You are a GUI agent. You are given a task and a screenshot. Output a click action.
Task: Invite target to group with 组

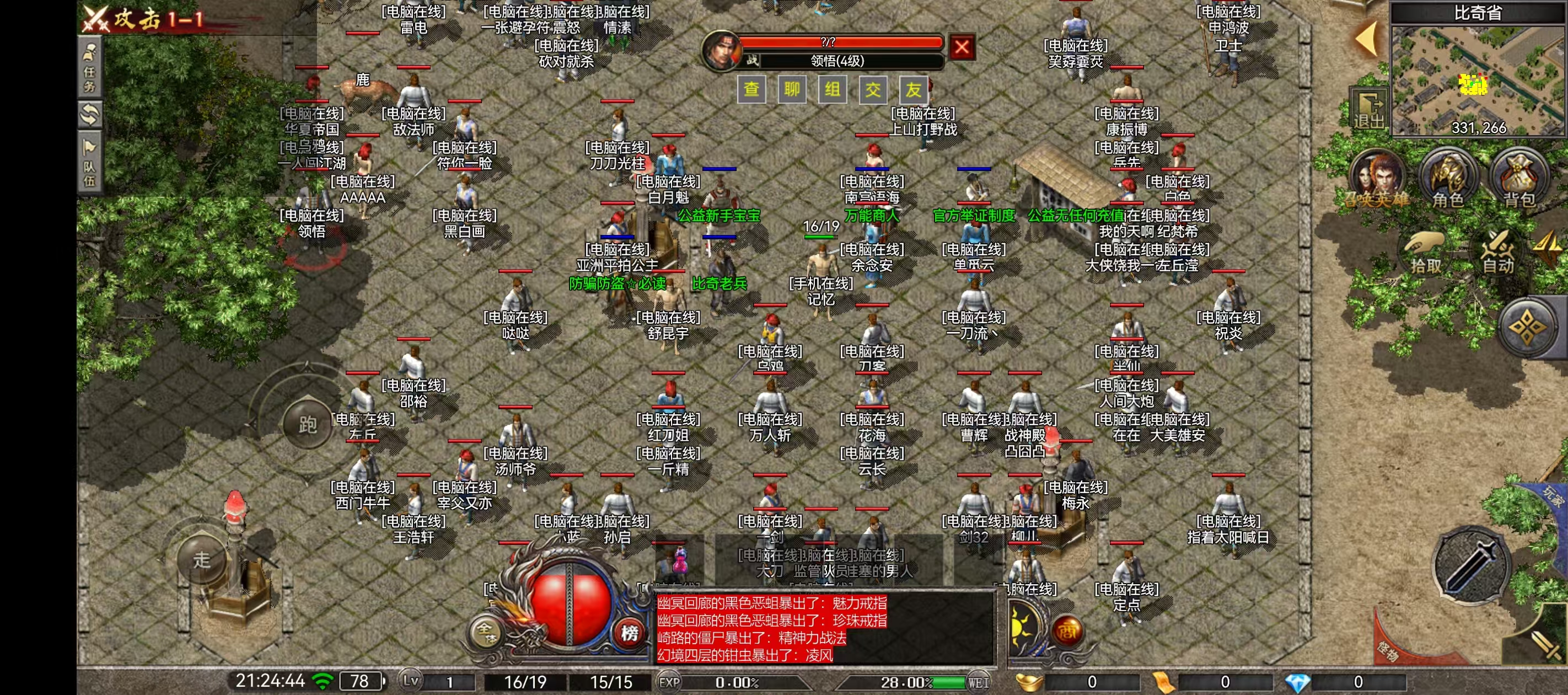(x=833, y=90)
